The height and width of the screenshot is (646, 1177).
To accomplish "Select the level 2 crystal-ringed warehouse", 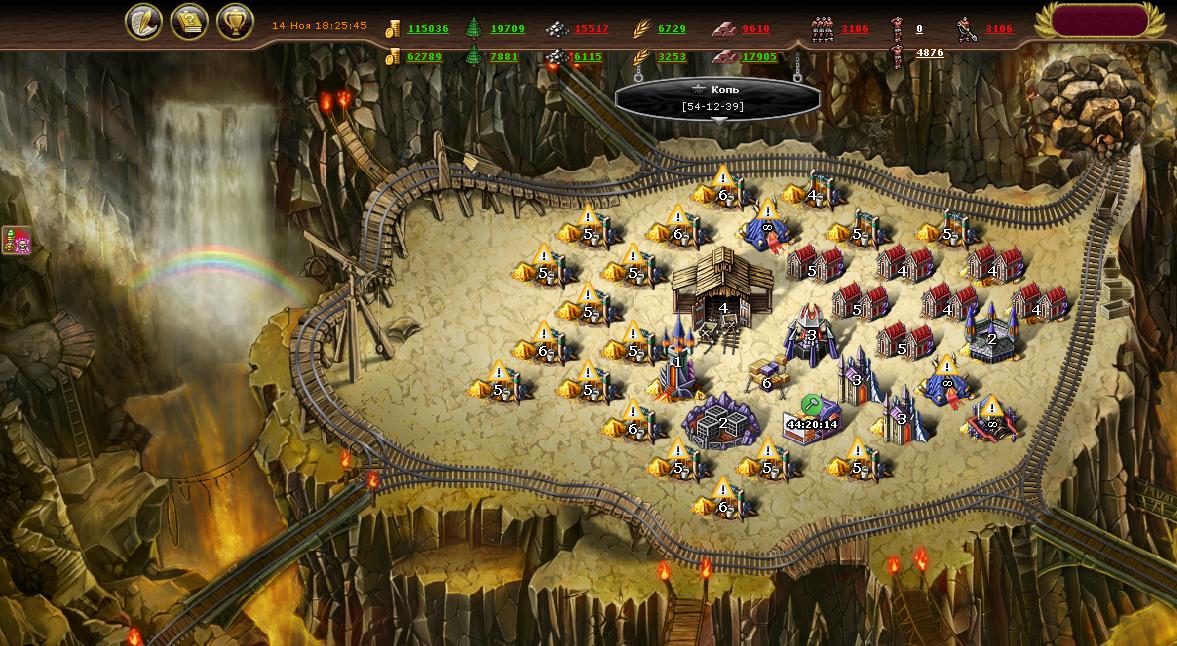I will click(722, 421).
